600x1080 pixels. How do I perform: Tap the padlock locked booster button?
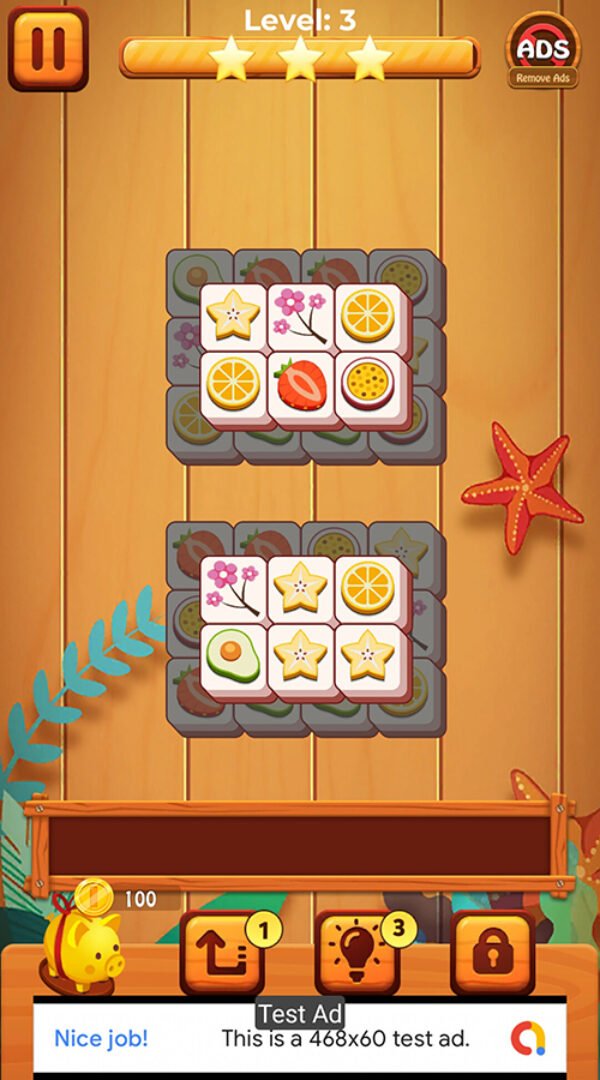(492, 953)
